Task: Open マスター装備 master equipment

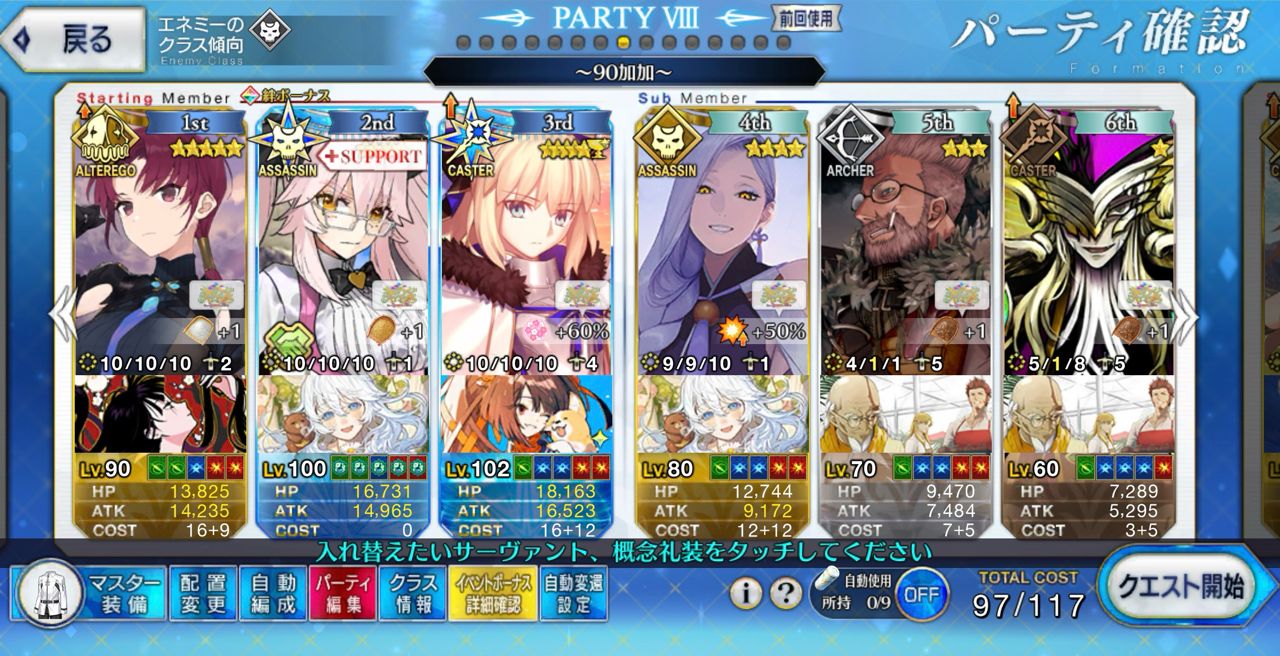Action: 90,594
